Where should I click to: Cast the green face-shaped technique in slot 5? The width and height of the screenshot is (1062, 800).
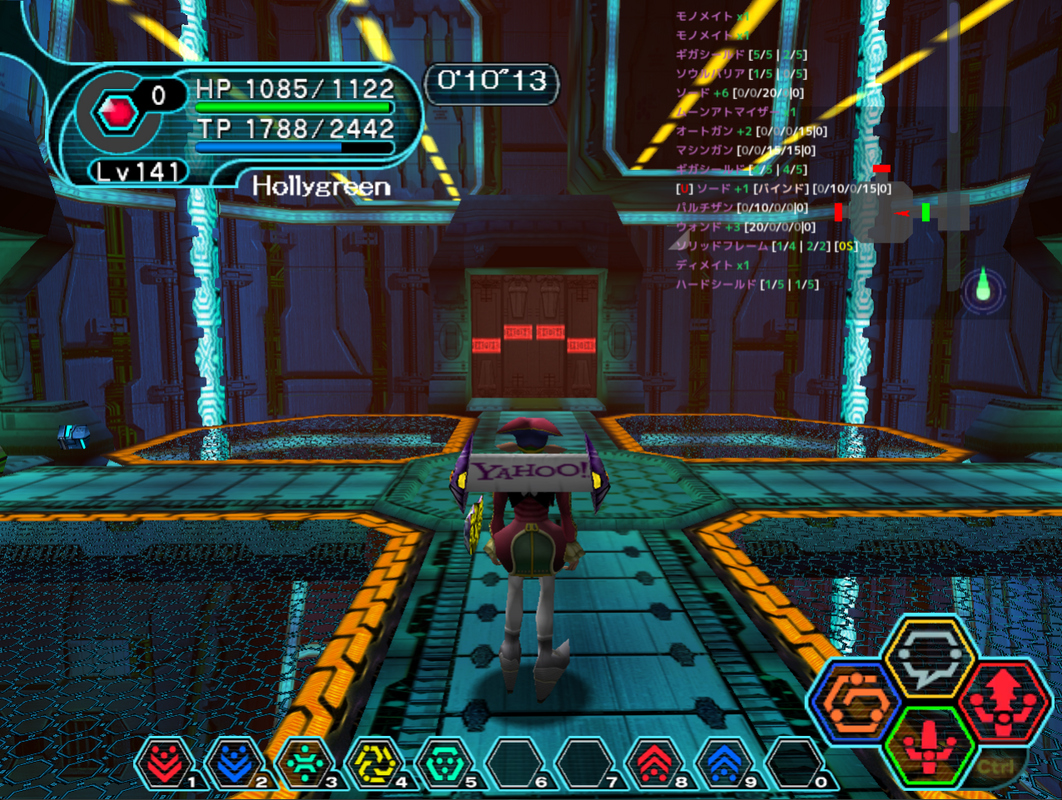pyautogui.click(x=441, y=763)
